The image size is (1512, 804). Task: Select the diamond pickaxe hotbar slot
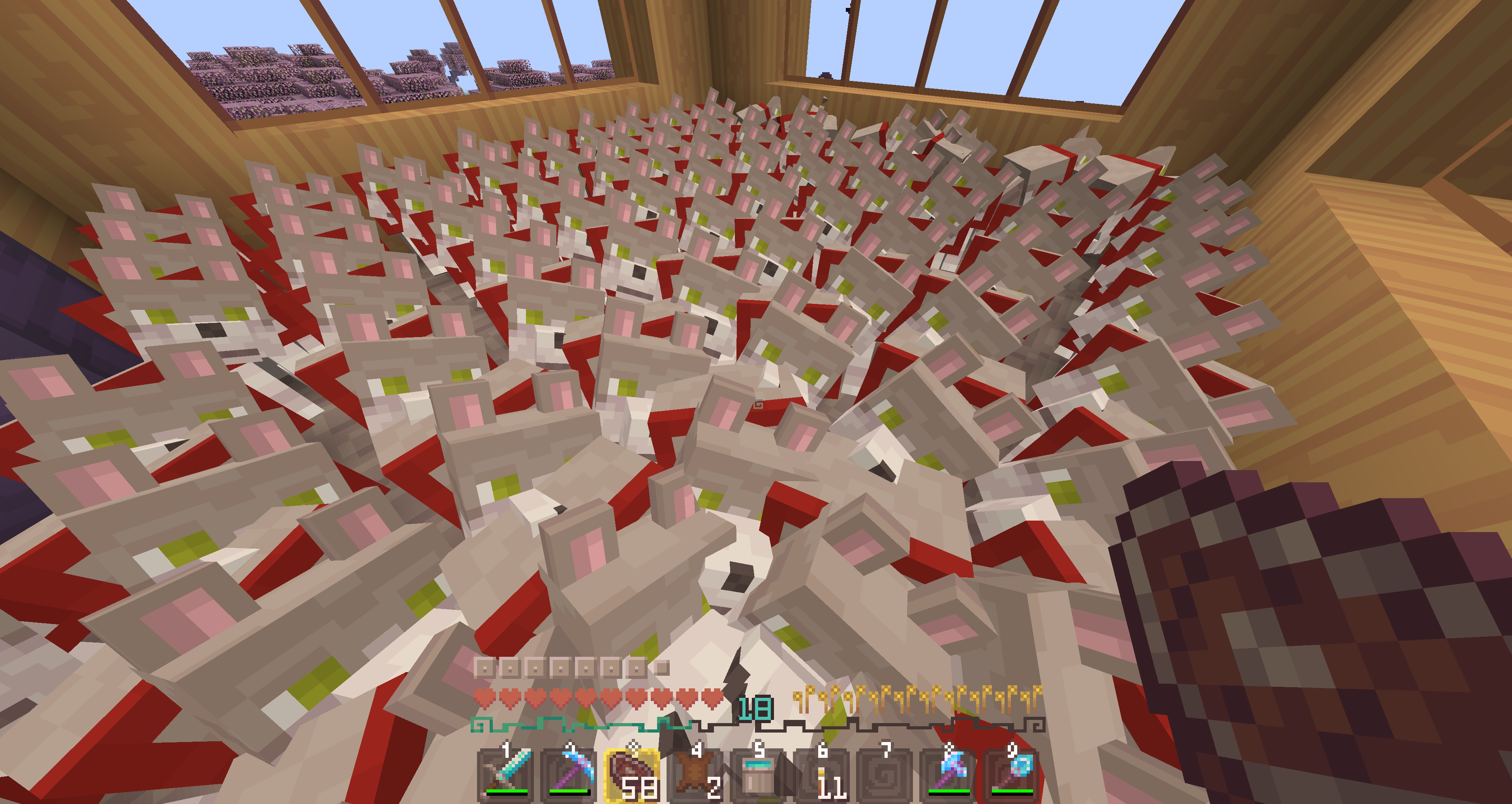pyautogui.click(x=569, y=774)
